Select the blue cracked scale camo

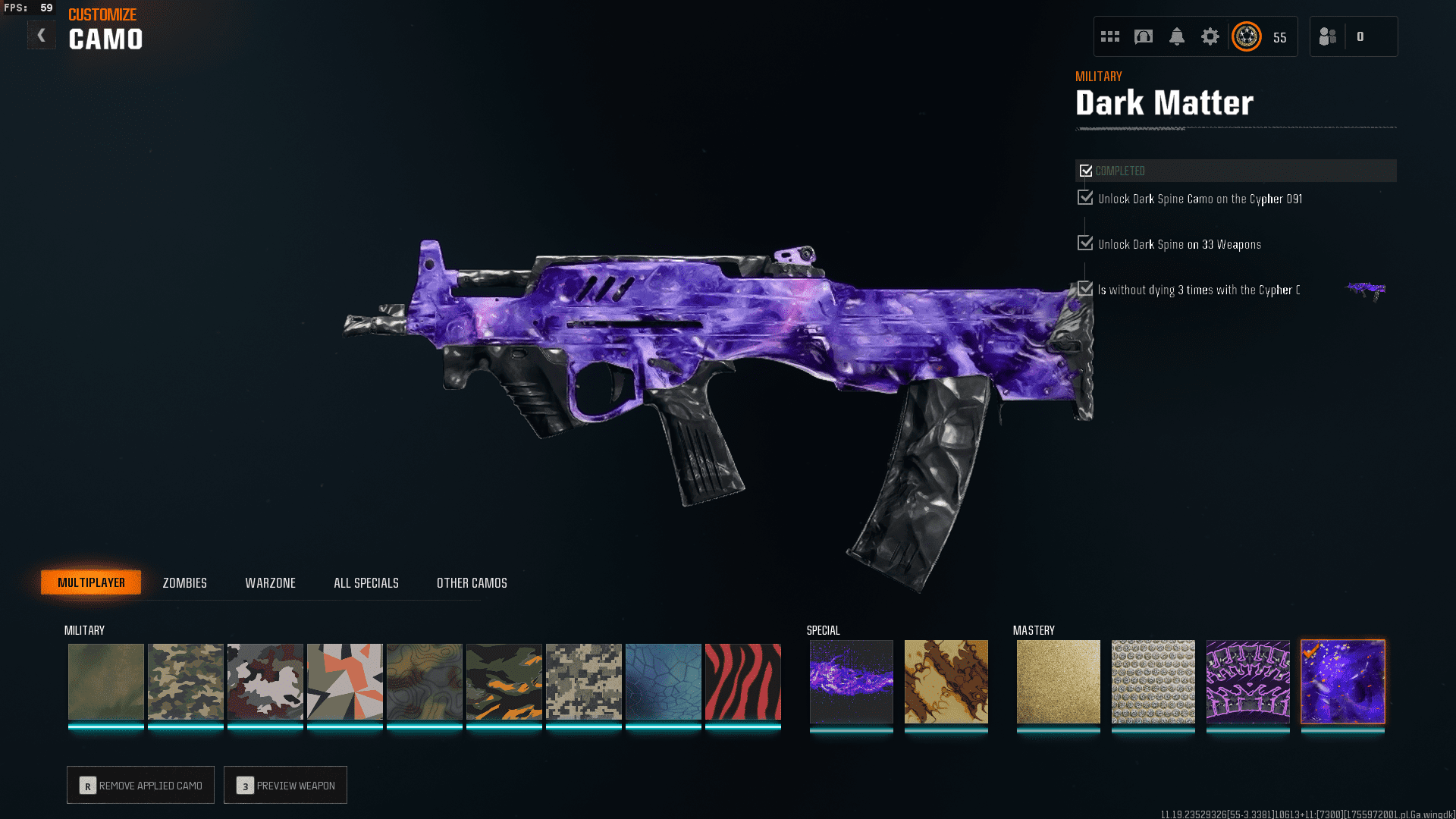[x=663, y=681]
